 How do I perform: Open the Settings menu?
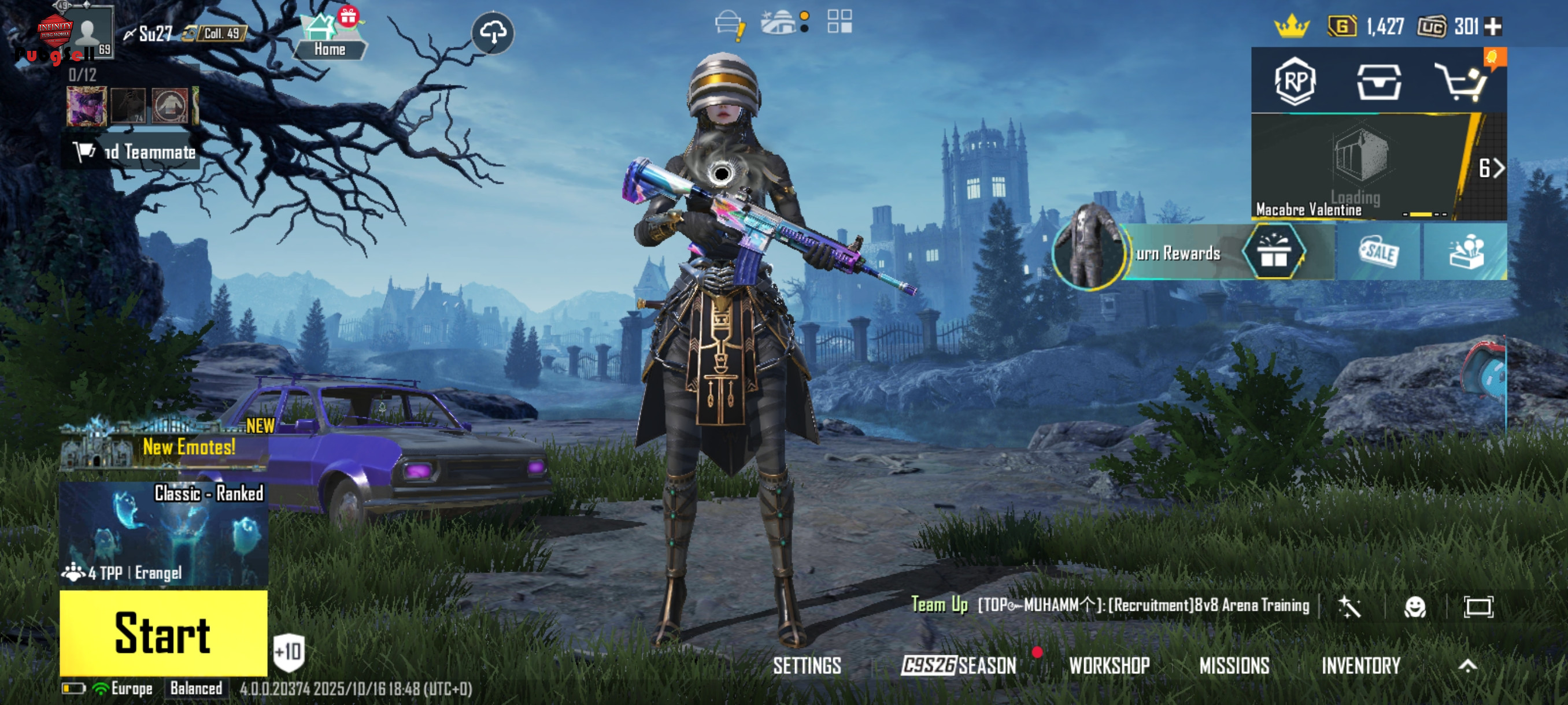pyautogui.click(x=807, y=666)
